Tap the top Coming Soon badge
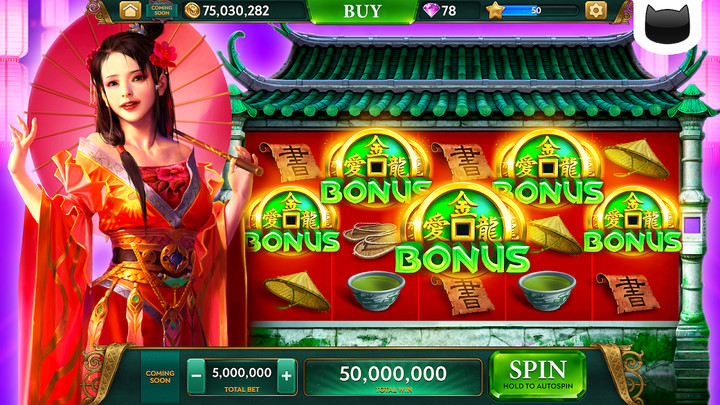Image resolution: width=720 pixels, height=405 pixels. click(x=161, y=11)
